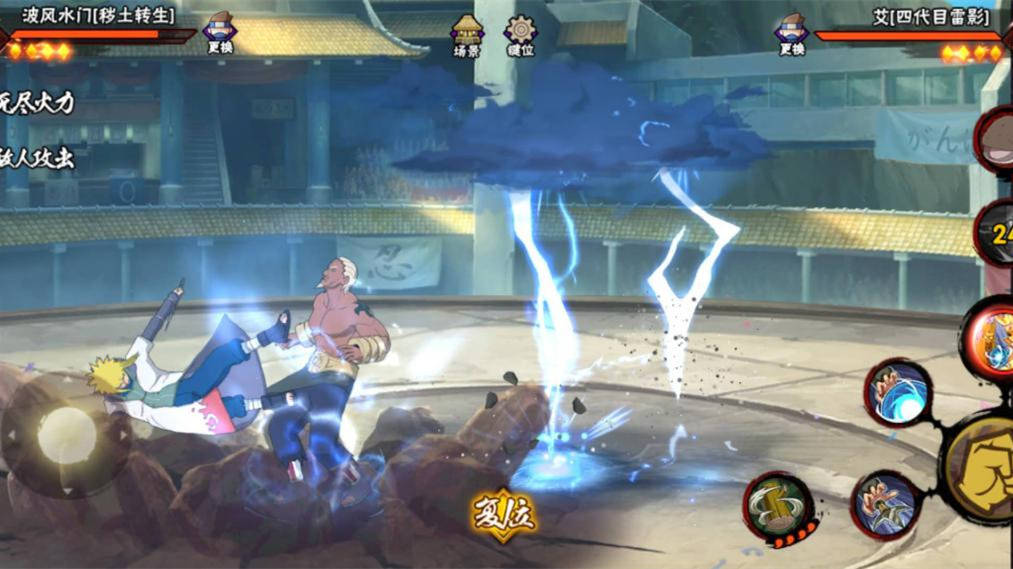Hit the golden fist basic attack button
Screen dimensions: 1013x569
(x=984, y=467)
